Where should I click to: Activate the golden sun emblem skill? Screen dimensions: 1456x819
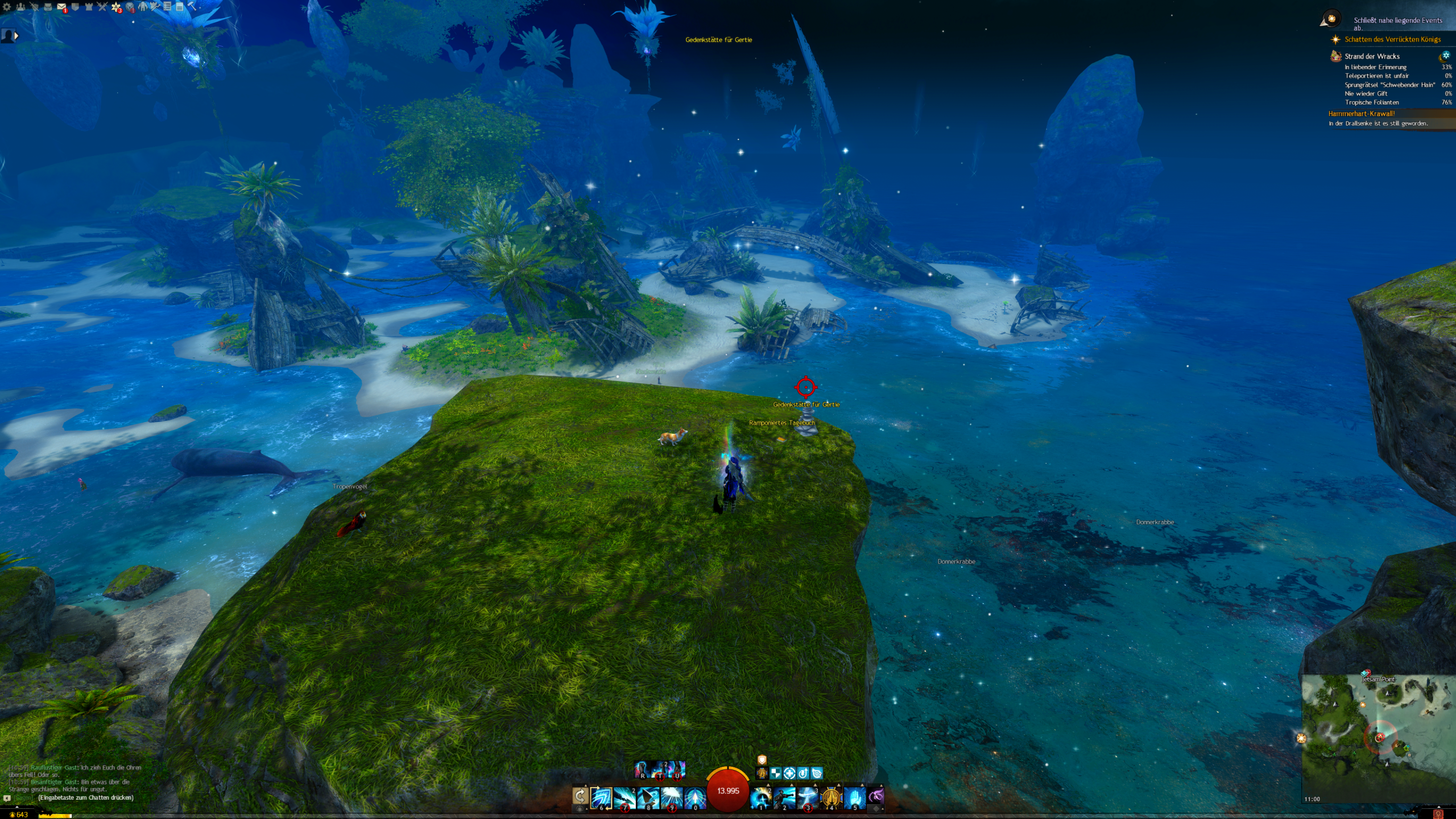[831, 798]
